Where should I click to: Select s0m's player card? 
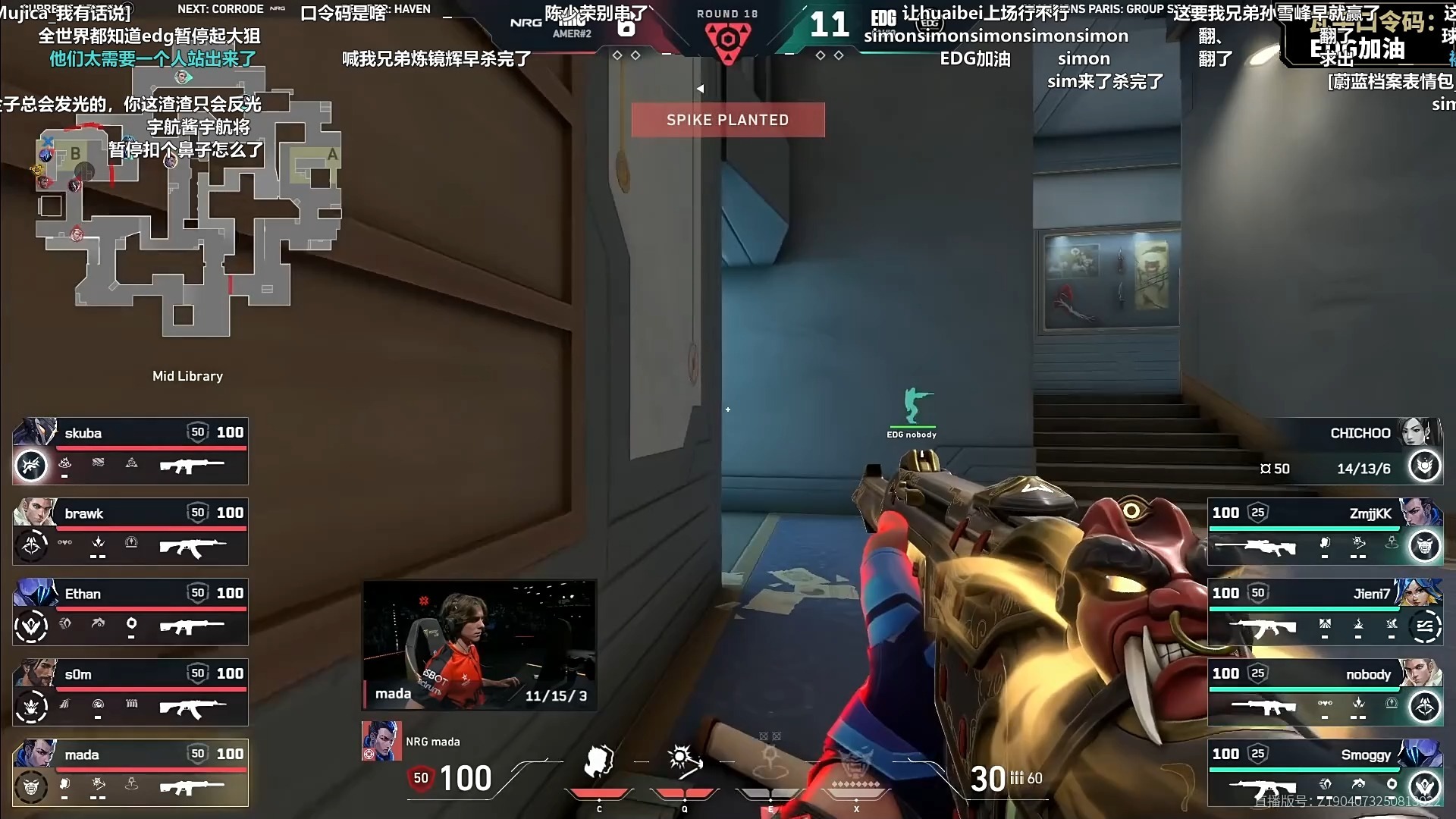point(130,692)
